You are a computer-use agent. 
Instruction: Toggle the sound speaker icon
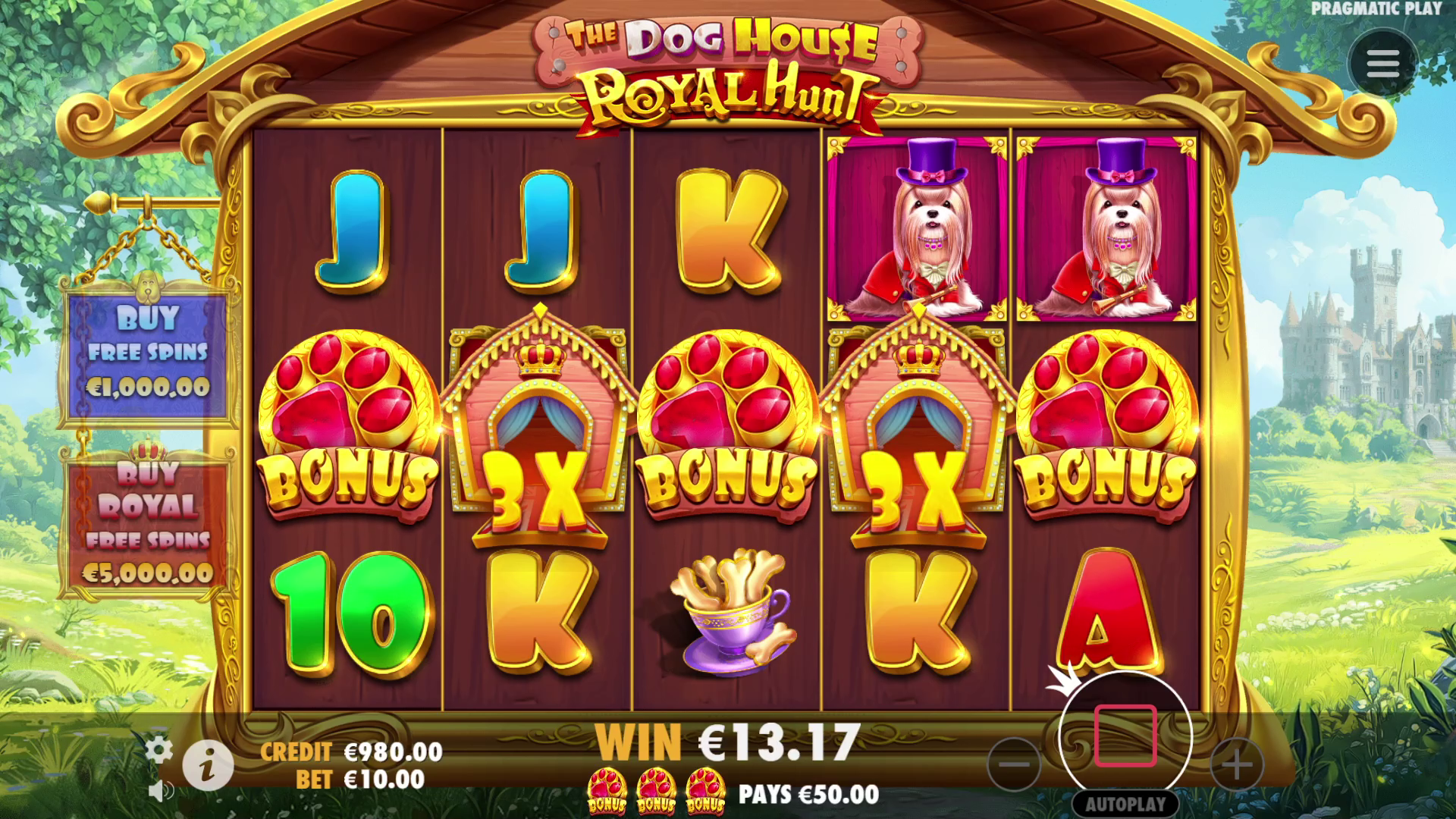tap(160, 792)
